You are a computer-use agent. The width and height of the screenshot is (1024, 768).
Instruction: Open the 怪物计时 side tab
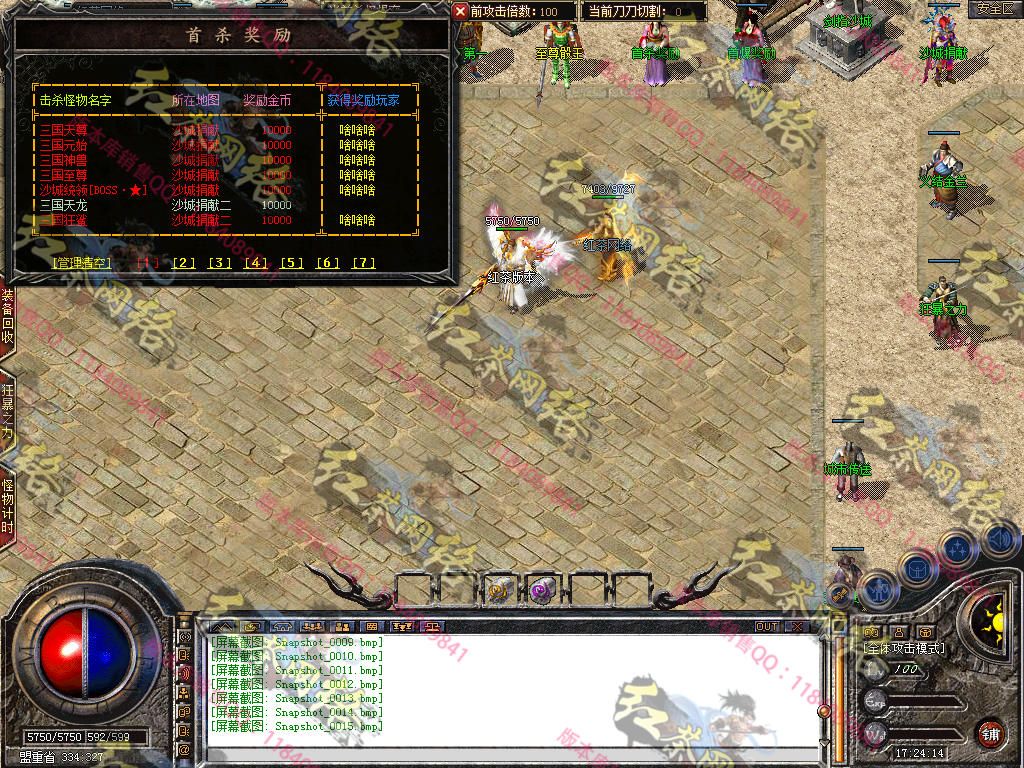(x=7, y=506)
